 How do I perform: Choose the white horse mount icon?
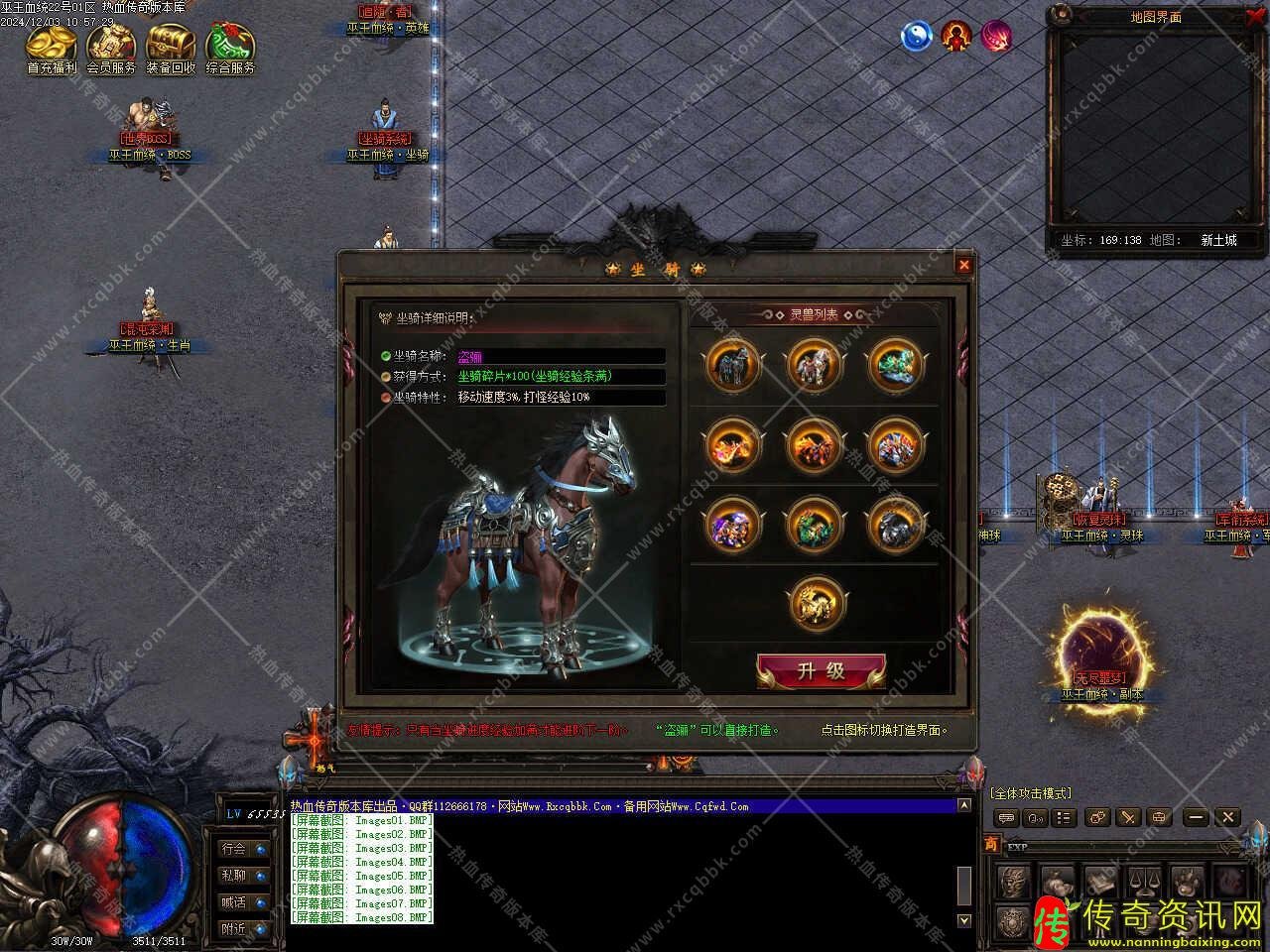(815, 365)
